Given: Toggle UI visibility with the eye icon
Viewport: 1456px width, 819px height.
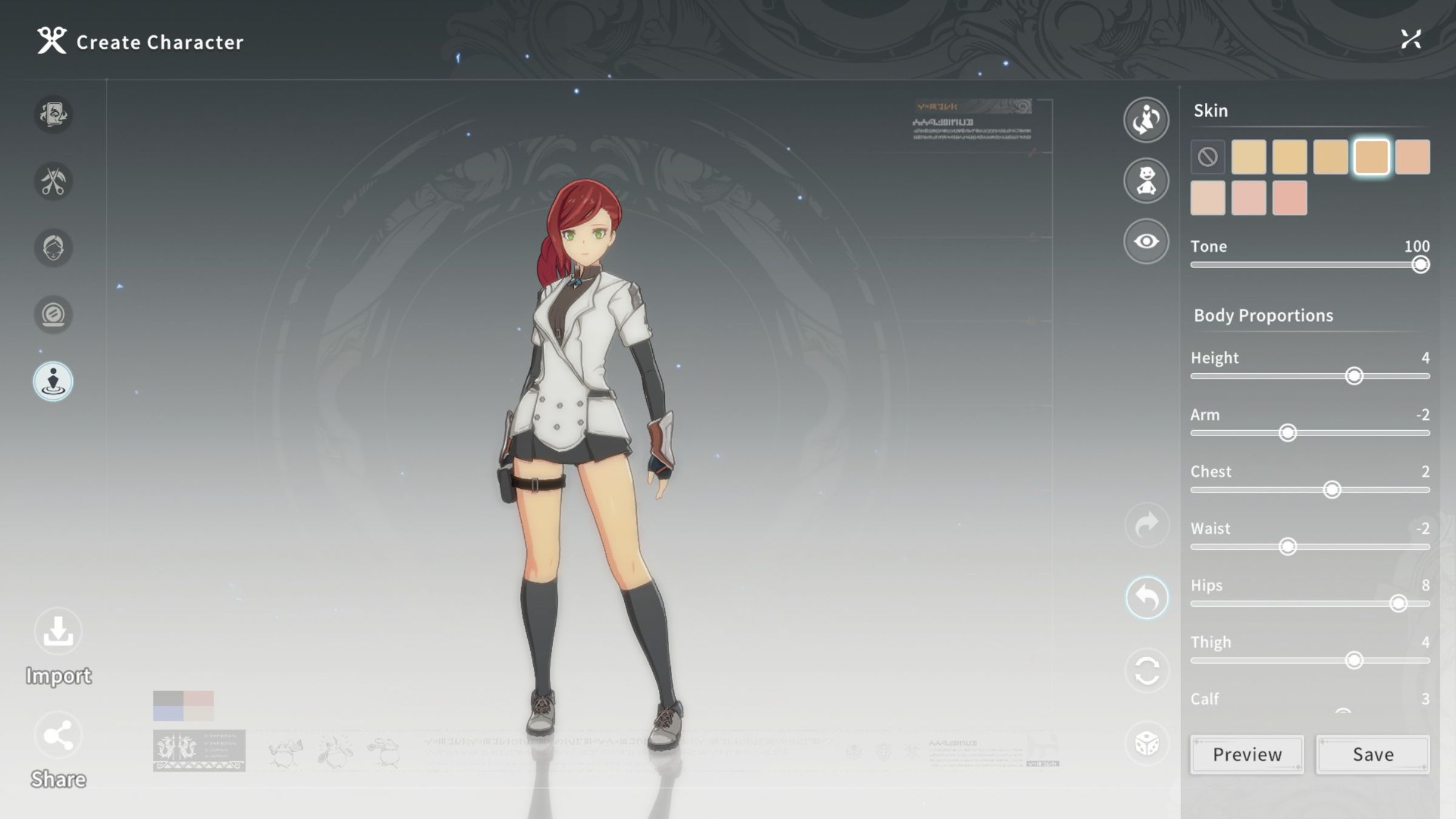Looking at the screenshot, I should tap(1146, 241).
